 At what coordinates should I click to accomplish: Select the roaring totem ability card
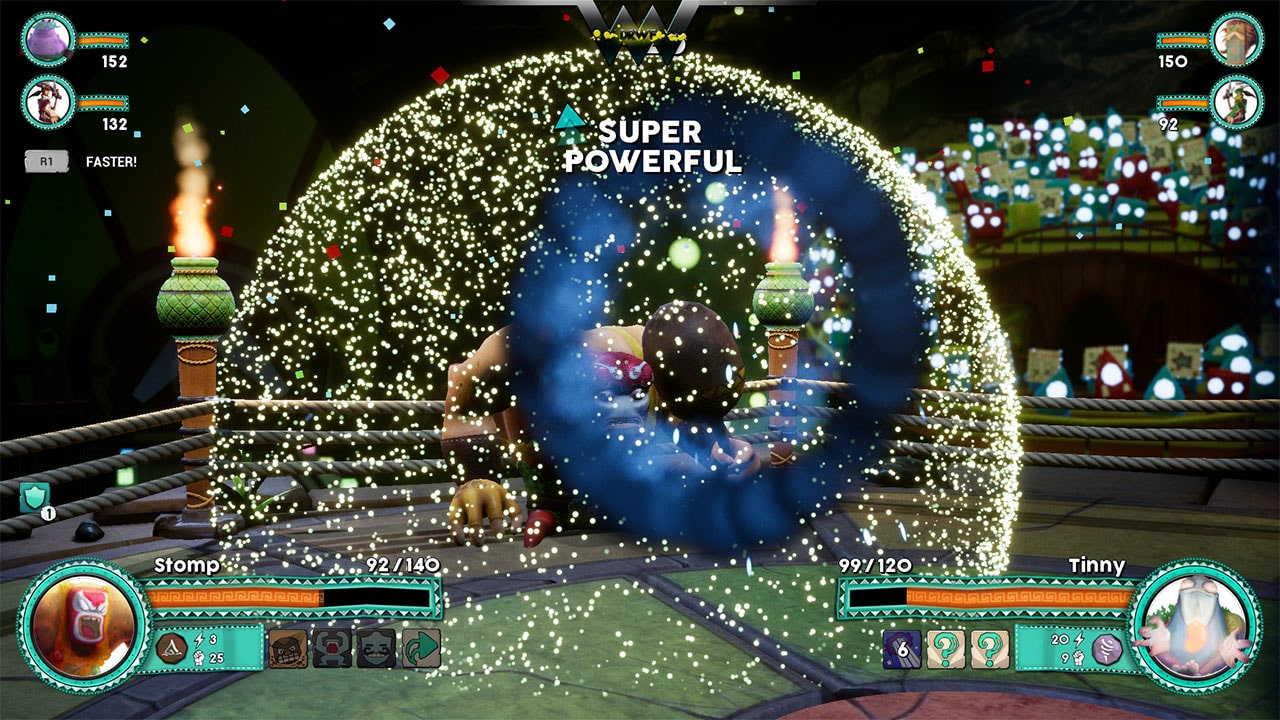[330, 649]
